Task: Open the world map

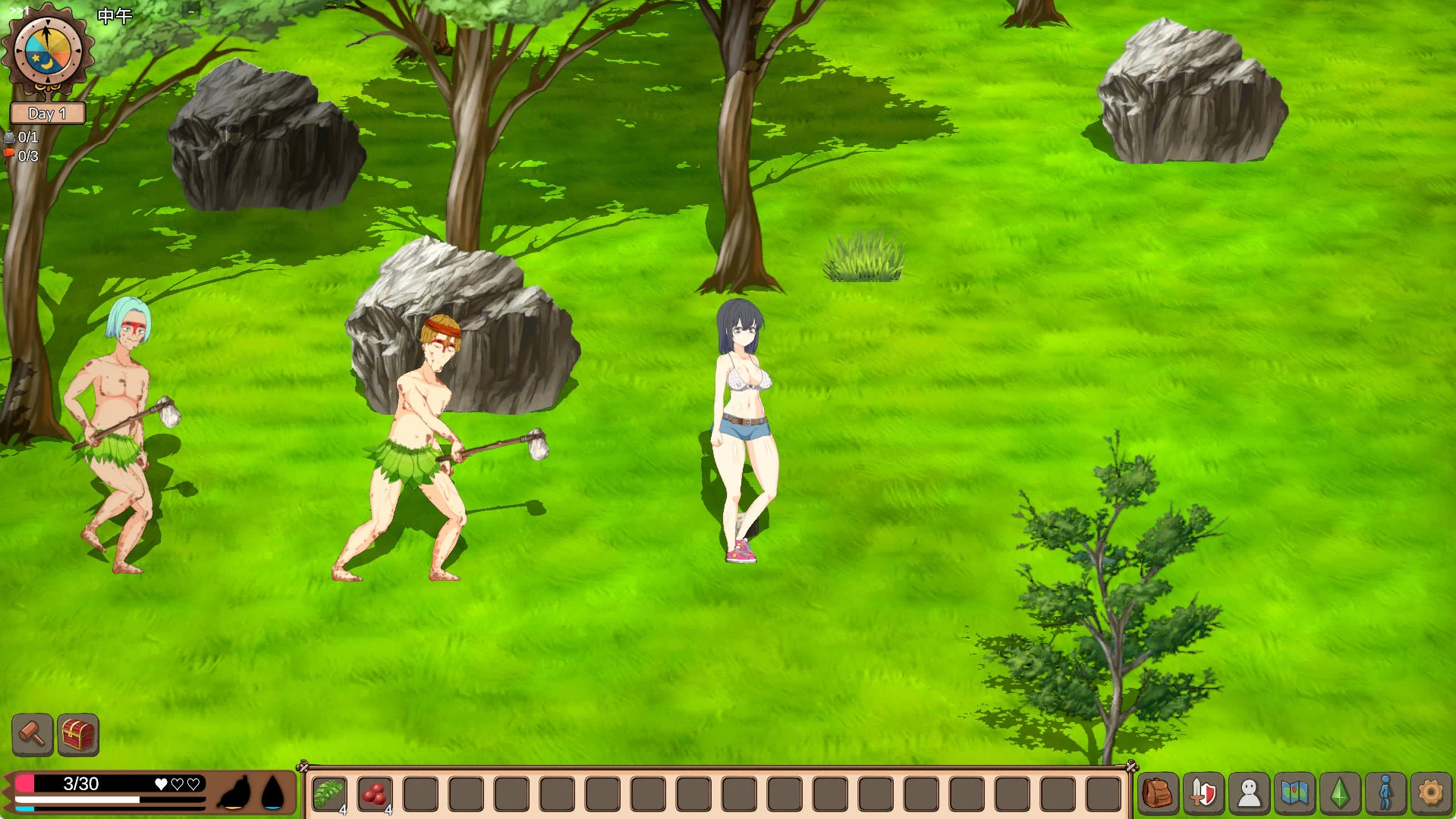Action: tap(1294, 794)
